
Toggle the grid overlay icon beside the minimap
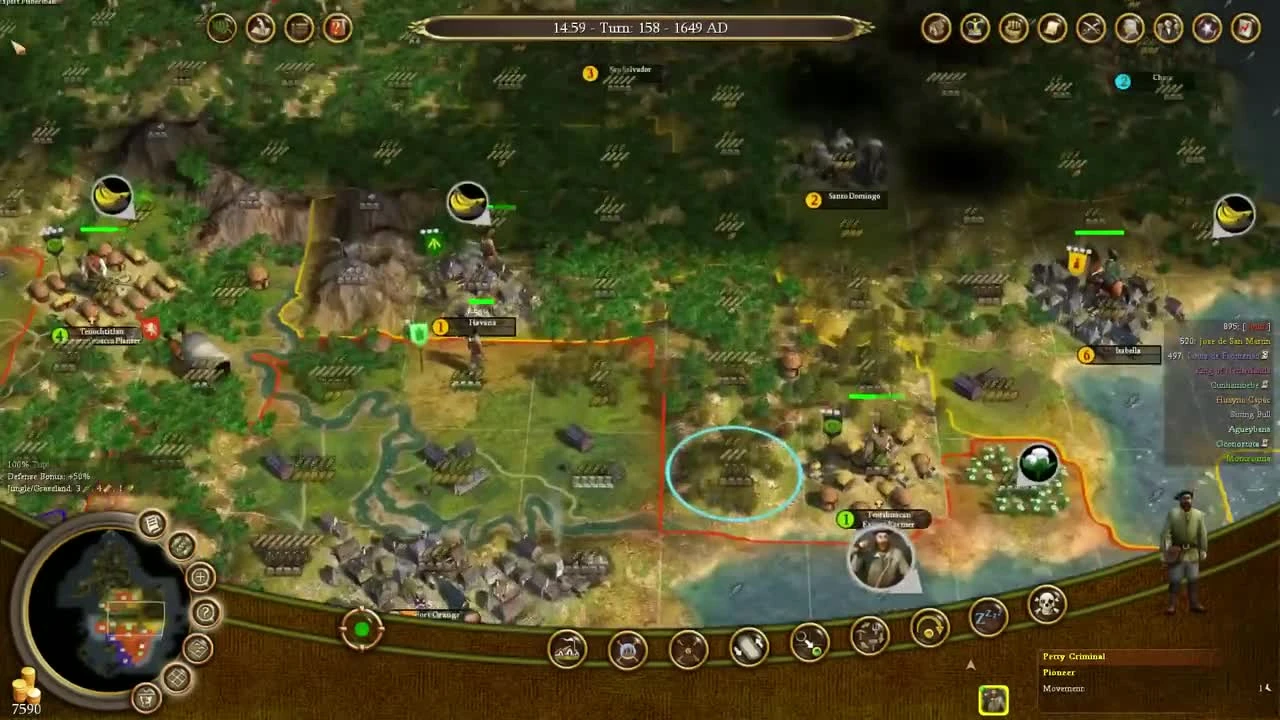click(x=177, y=677)
